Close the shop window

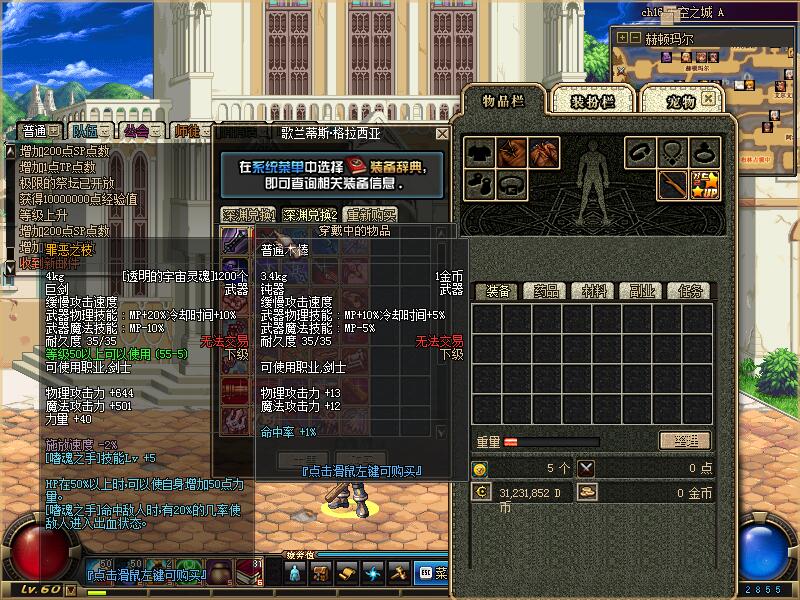click(442, 133)
